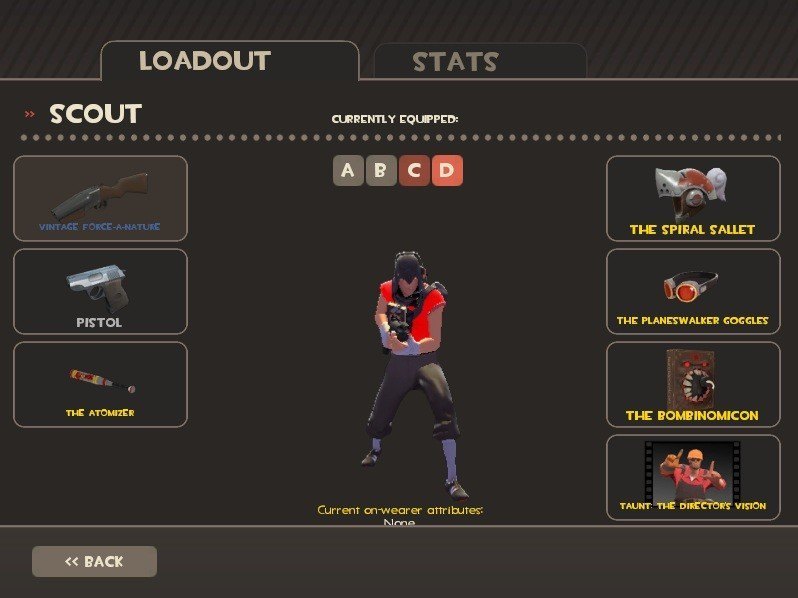Go back with the Back button
Viewport: 798px width, 598px height.
tap(94, 561)
